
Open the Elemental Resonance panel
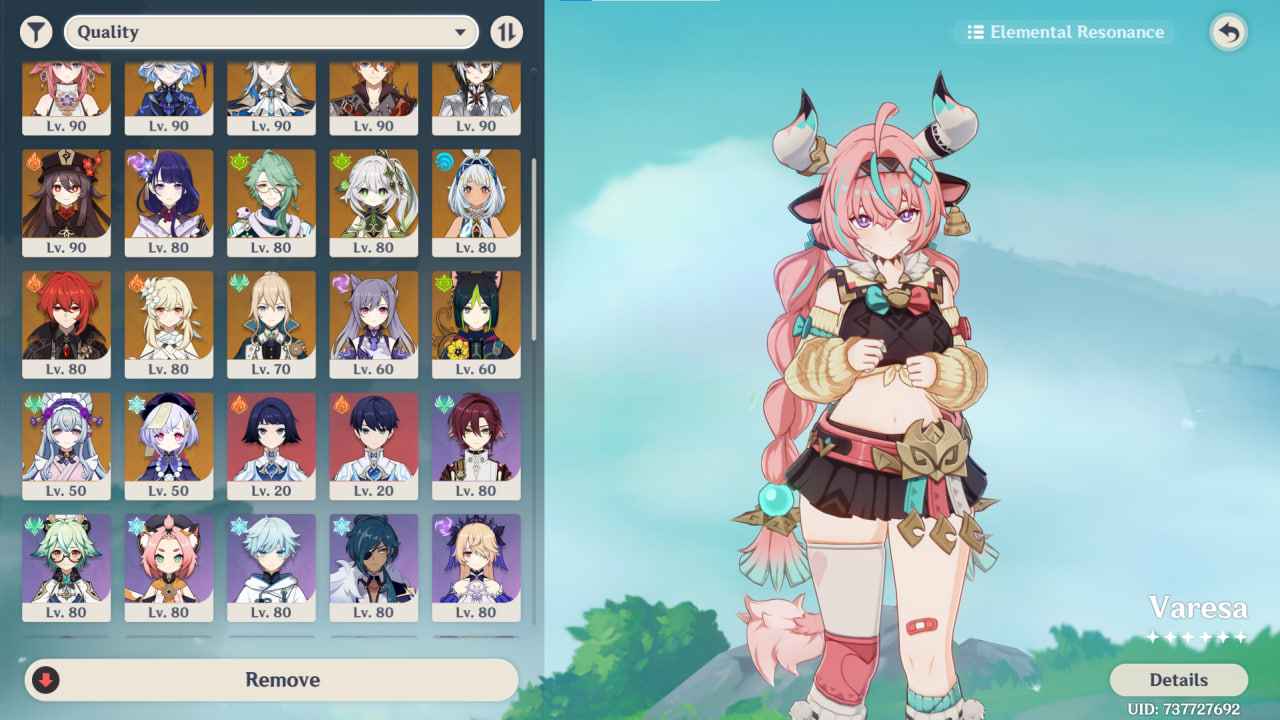[1063, 31]
